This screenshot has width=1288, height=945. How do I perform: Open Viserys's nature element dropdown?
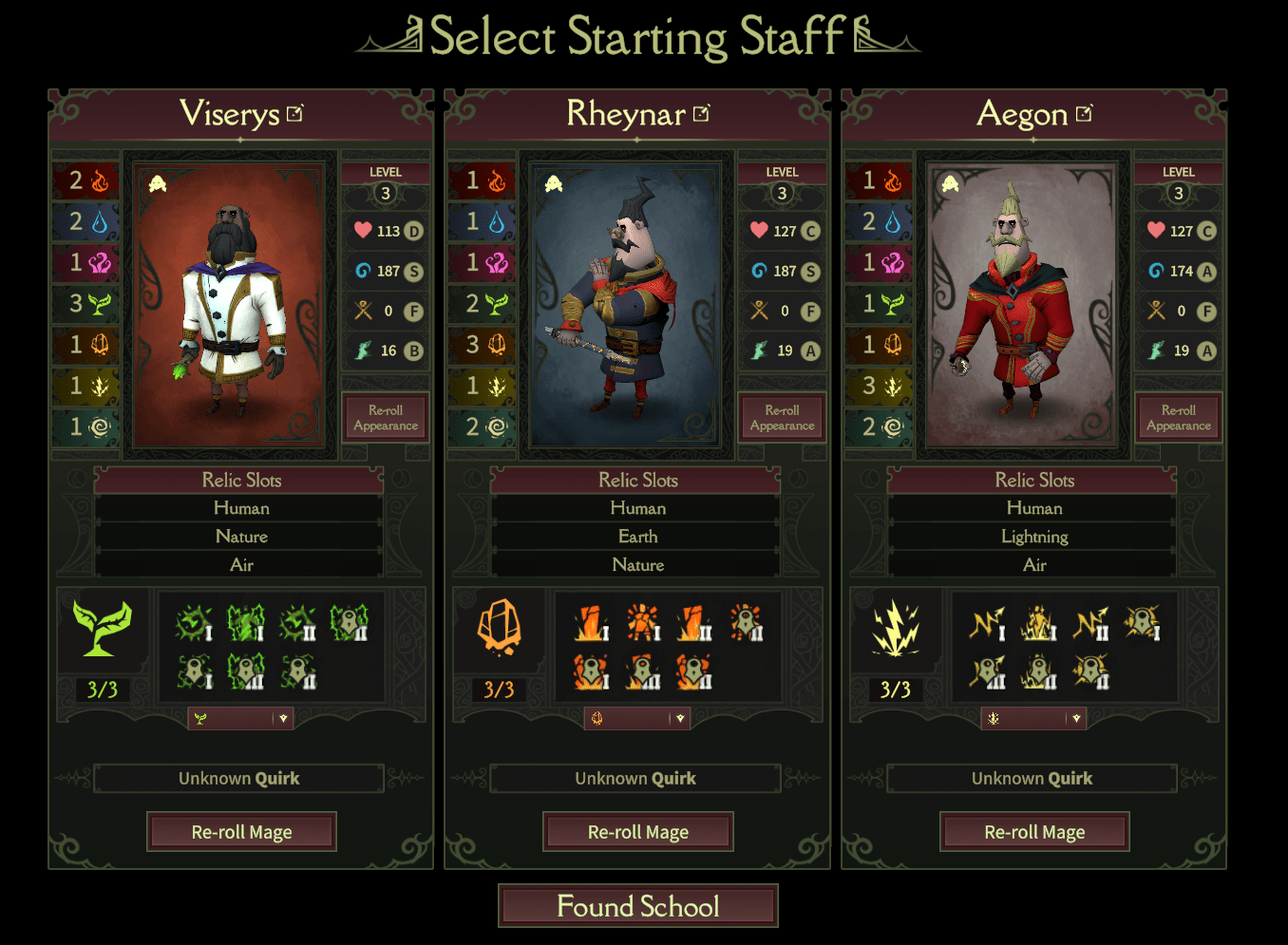coord(241,719)
